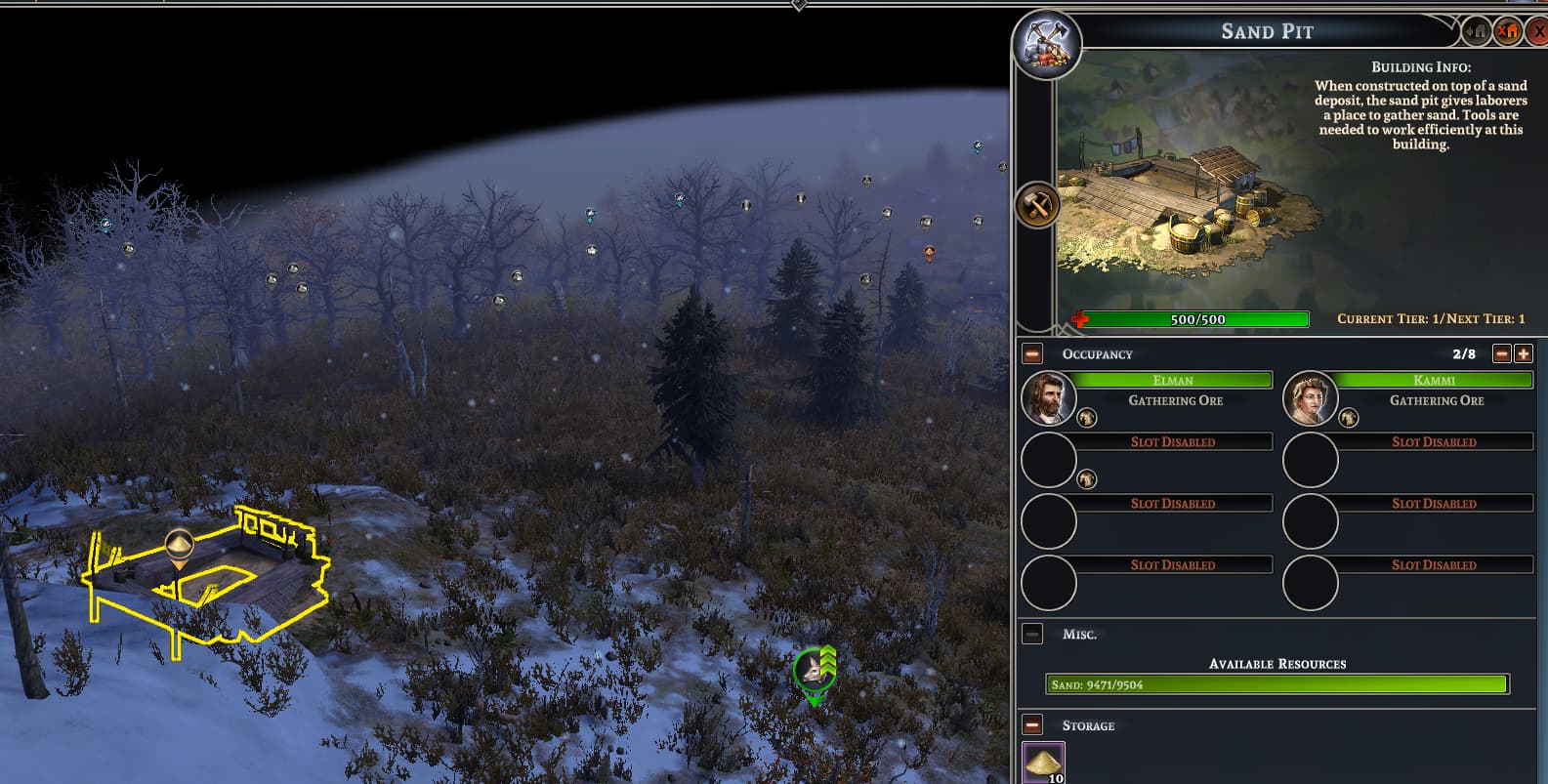Image resolution: width=1548 pixels, height=784 pixels.
Task: Select the sand pile in storage
Action: coord(1043,762)
